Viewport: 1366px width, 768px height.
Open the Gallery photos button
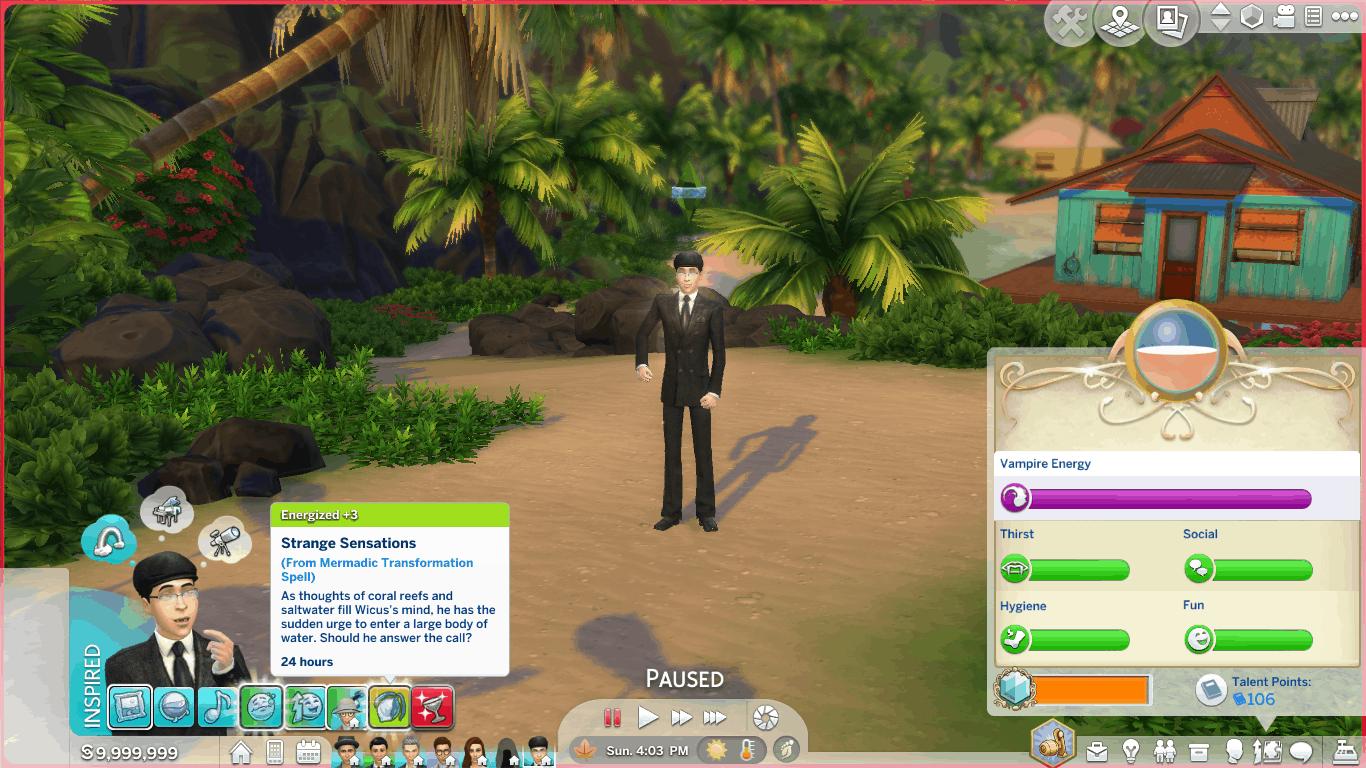coord(1171,21)
